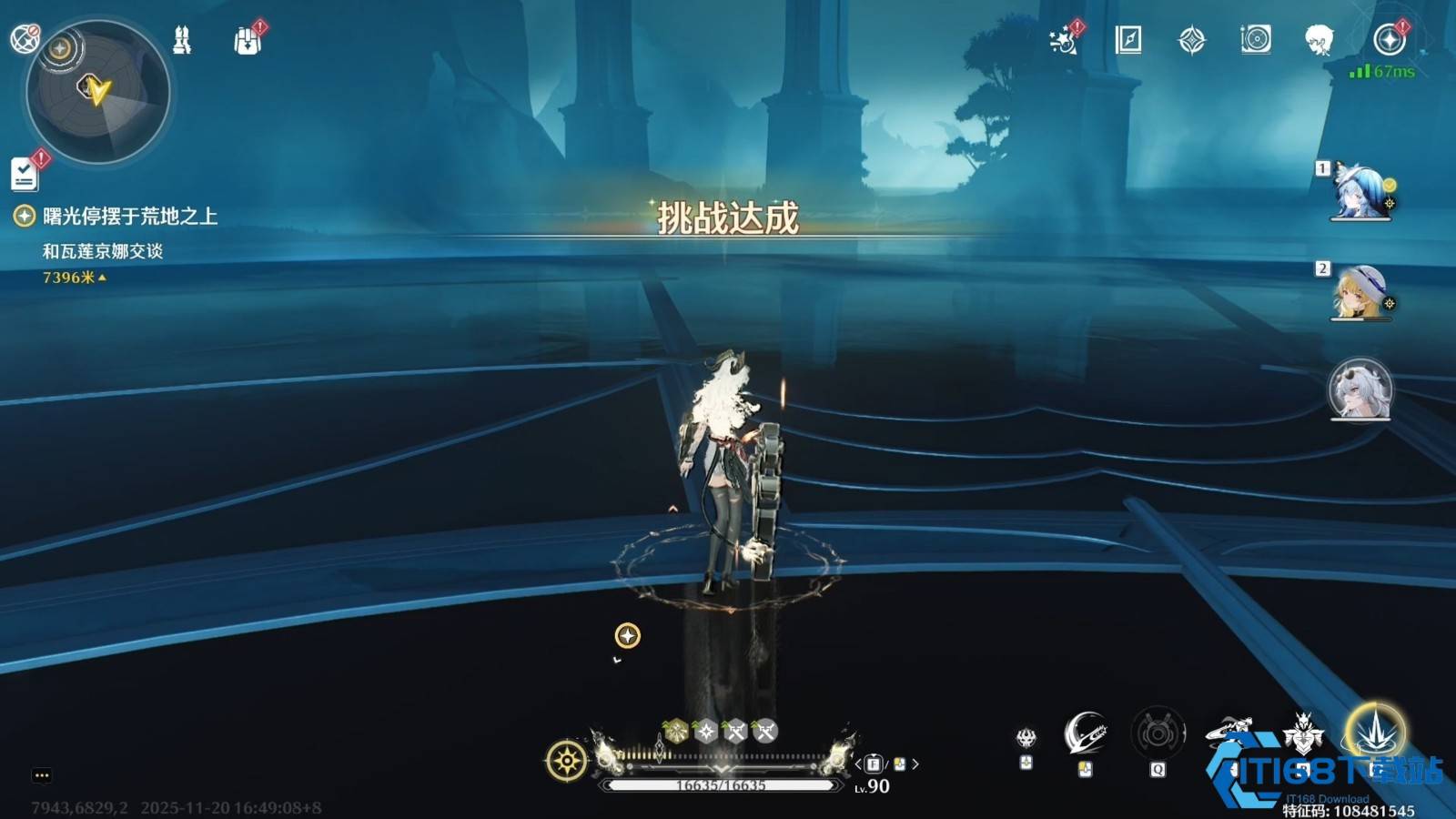The width and height of the screenshot is (1456, 819).
Task: Activate the crescent blade attack skill
Action: [1085, 733]
